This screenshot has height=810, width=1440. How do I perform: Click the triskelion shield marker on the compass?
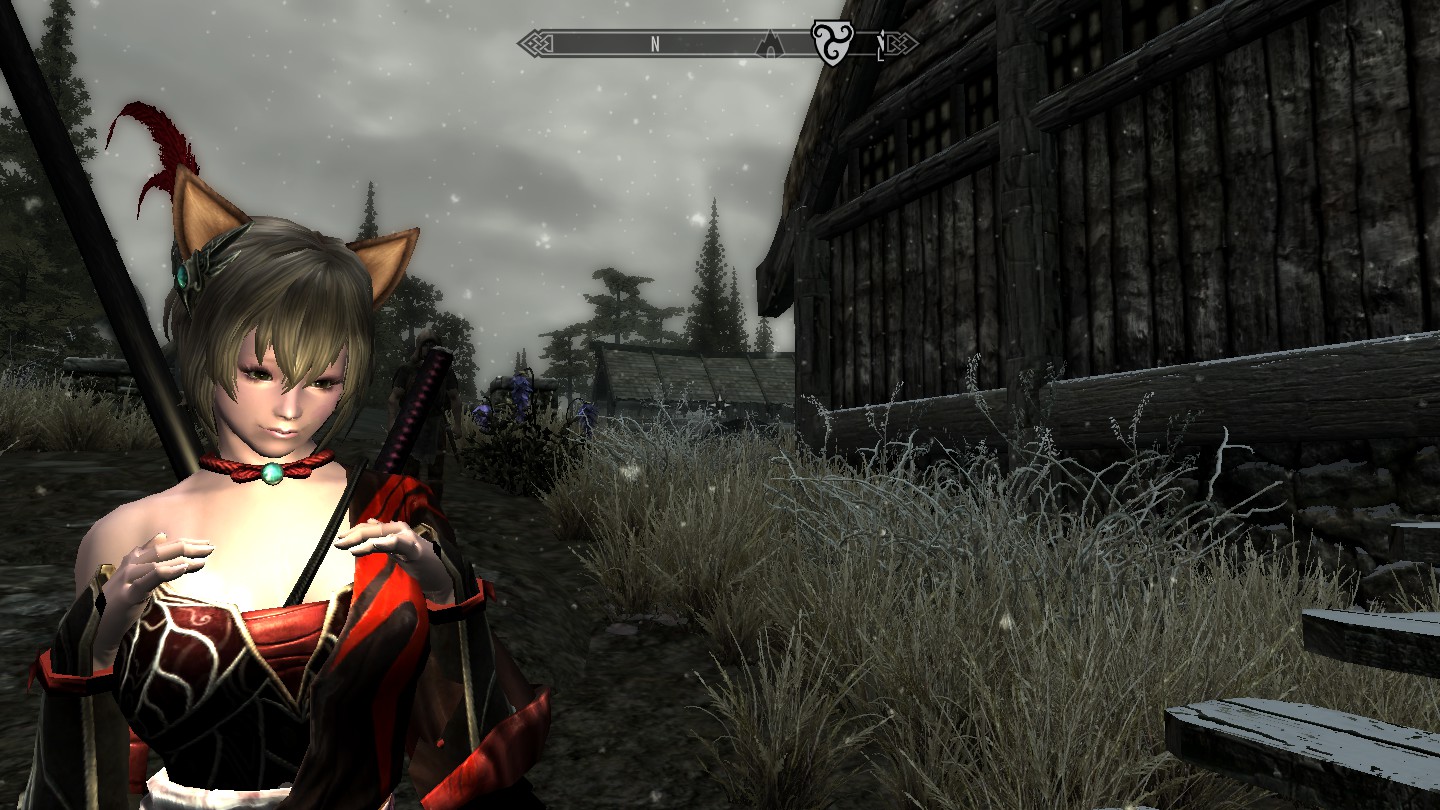click(x=830, y=43)
